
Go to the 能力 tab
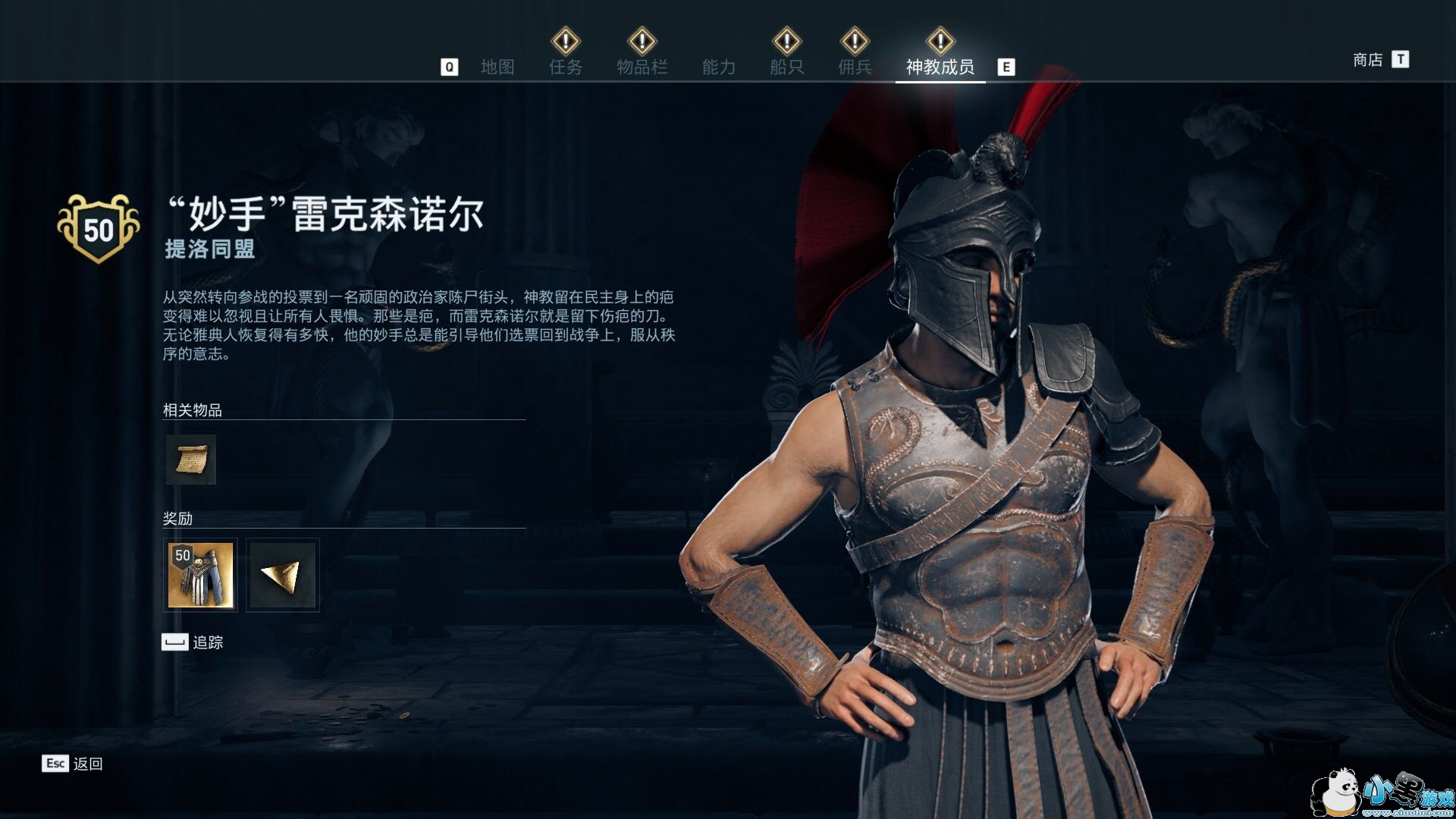pos(718,67)
